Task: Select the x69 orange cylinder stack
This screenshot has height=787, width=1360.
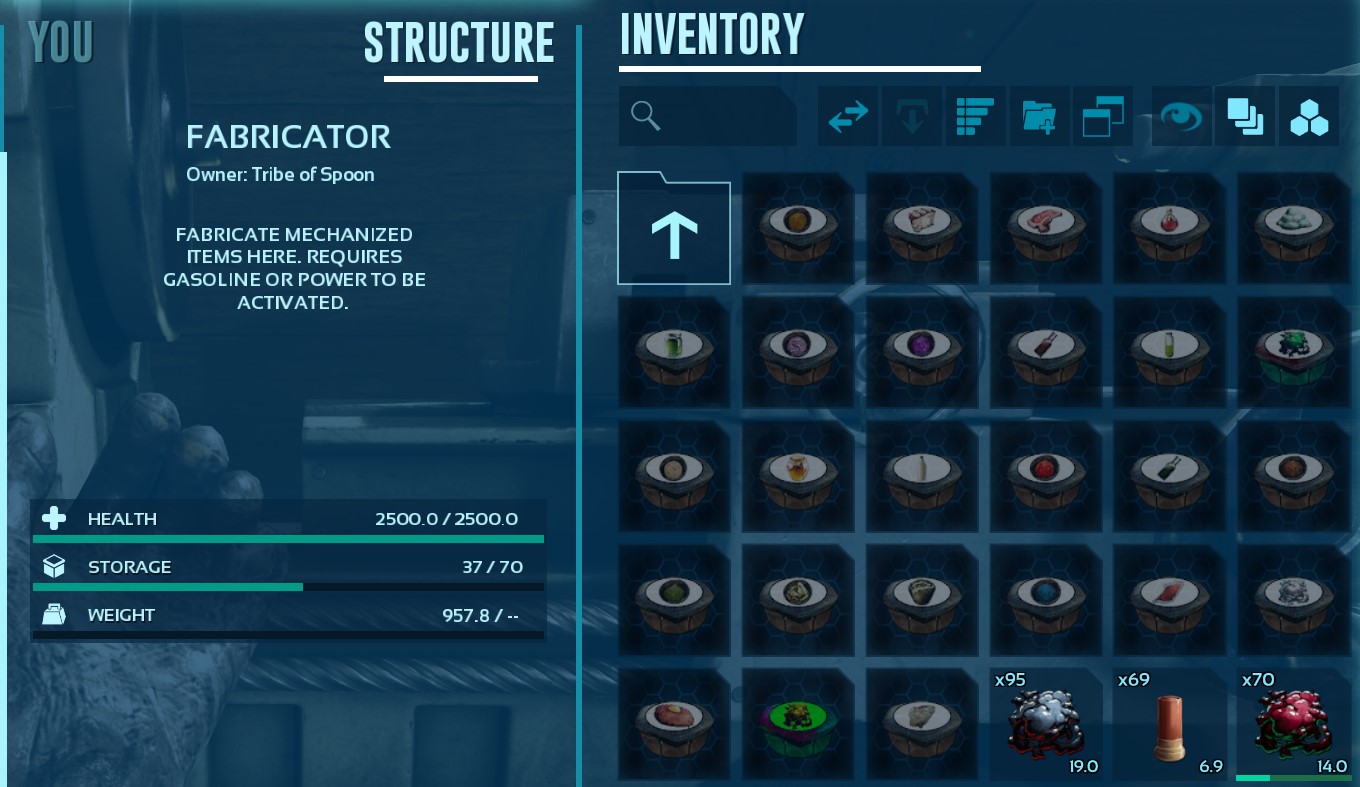Action: pyautogui.click(x=1169, y=724)
